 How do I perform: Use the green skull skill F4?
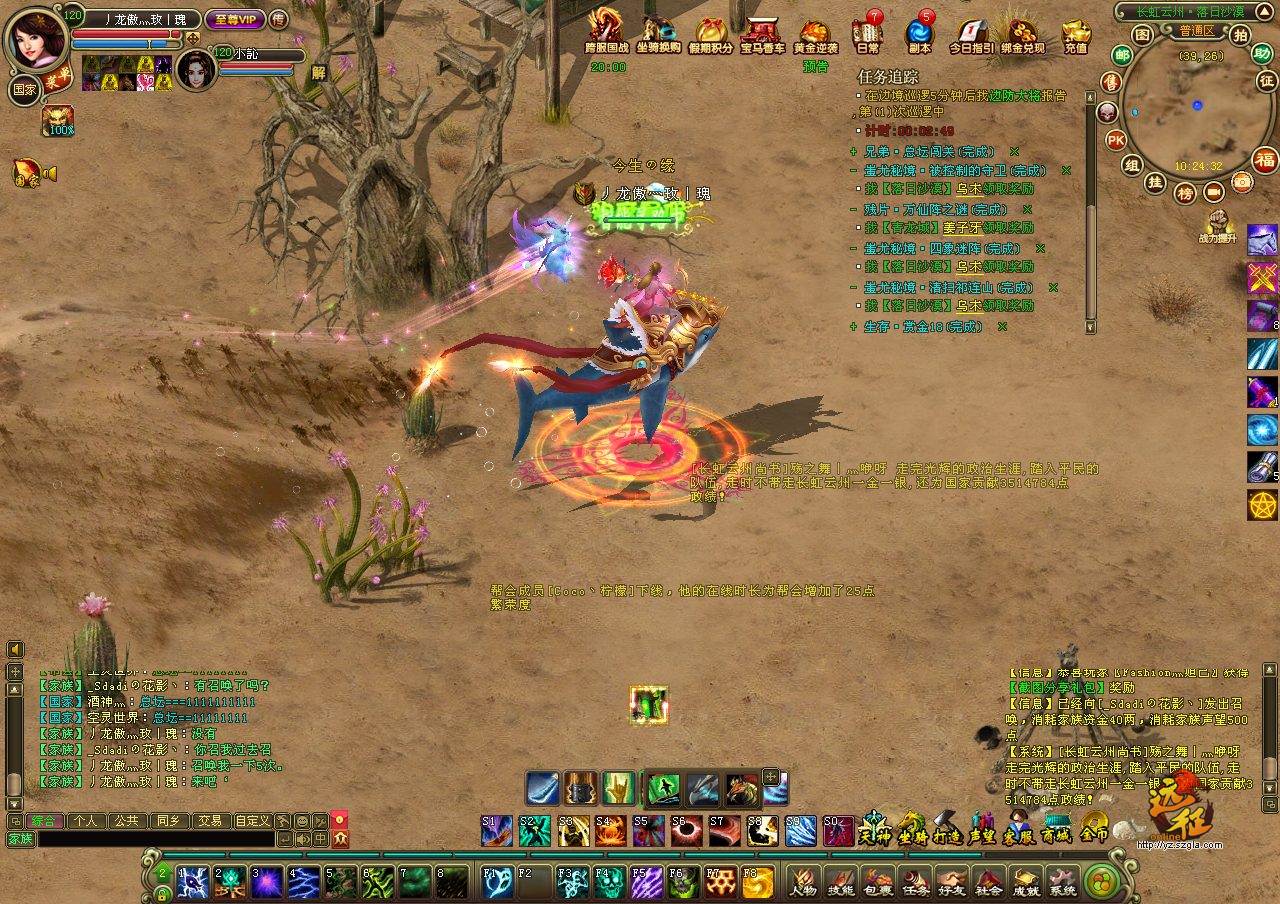(x=609, y=881)
